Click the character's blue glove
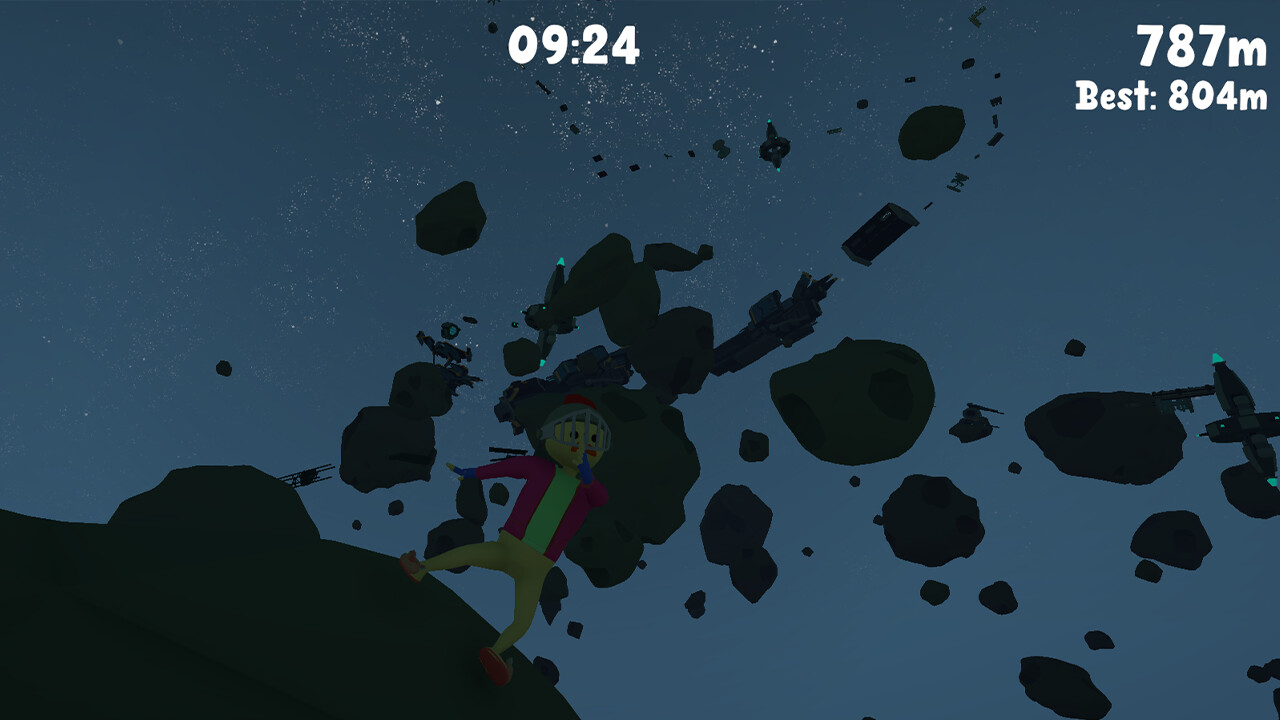The image size is (1280, 720). pos(465,472)
